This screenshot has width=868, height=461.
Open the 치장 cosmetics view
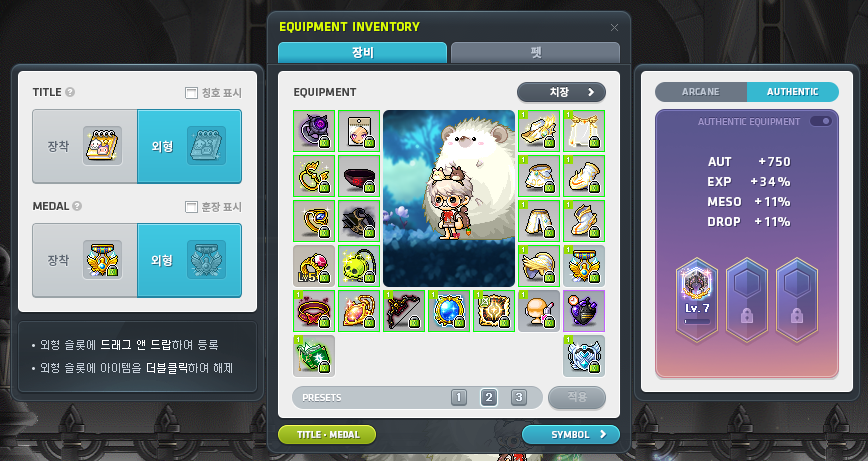(561, 92)
